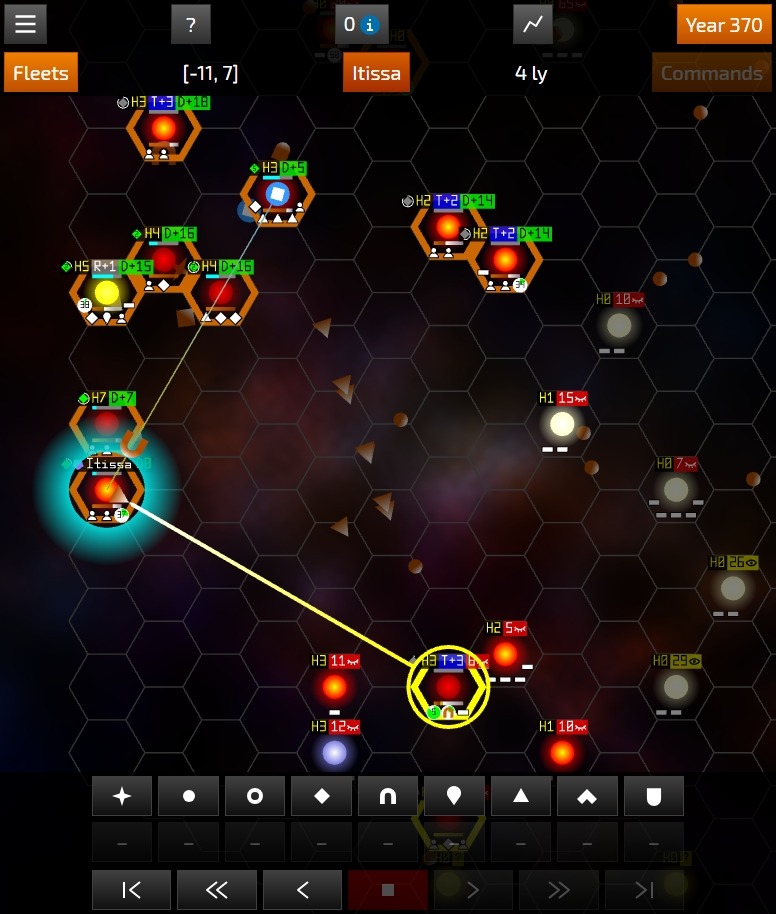Image resolution: width=776 pixels, height=914 pixels.
Task: Select the Itissa star button
Action: coord(376,73)
